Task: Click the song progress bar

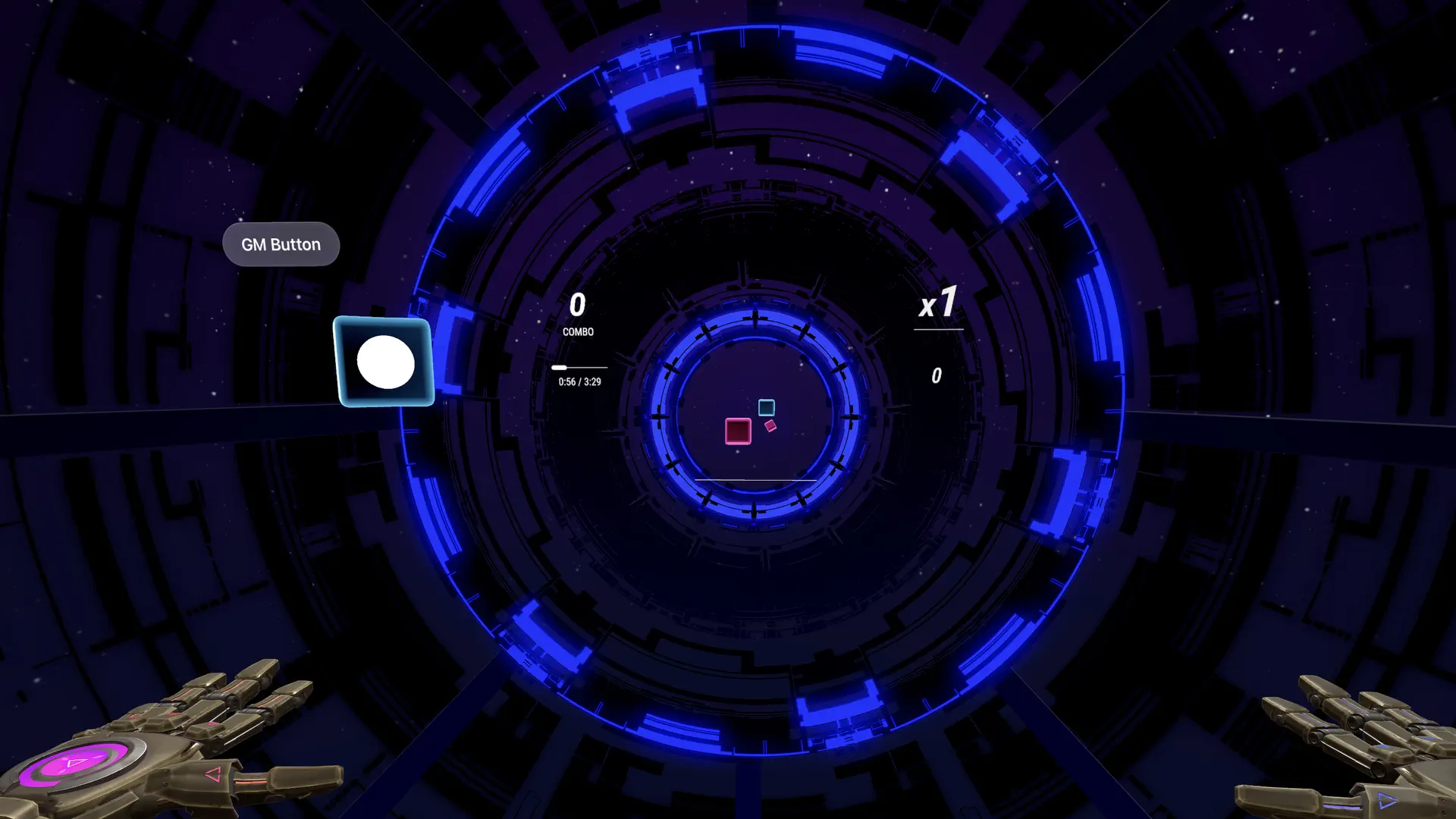Action: (579, 367)
